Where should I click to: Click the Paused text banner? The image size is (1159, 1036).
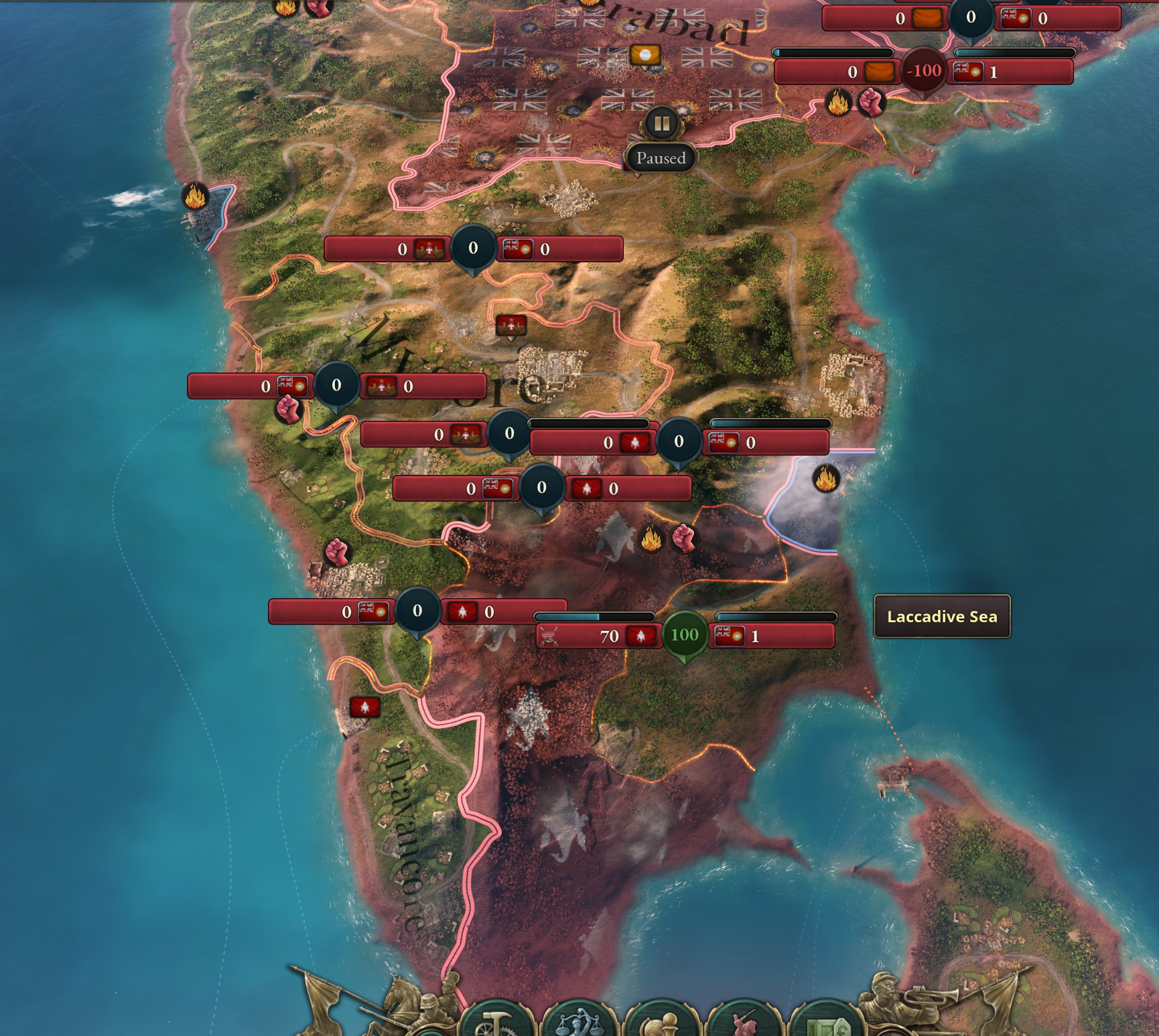pos(662,159)
